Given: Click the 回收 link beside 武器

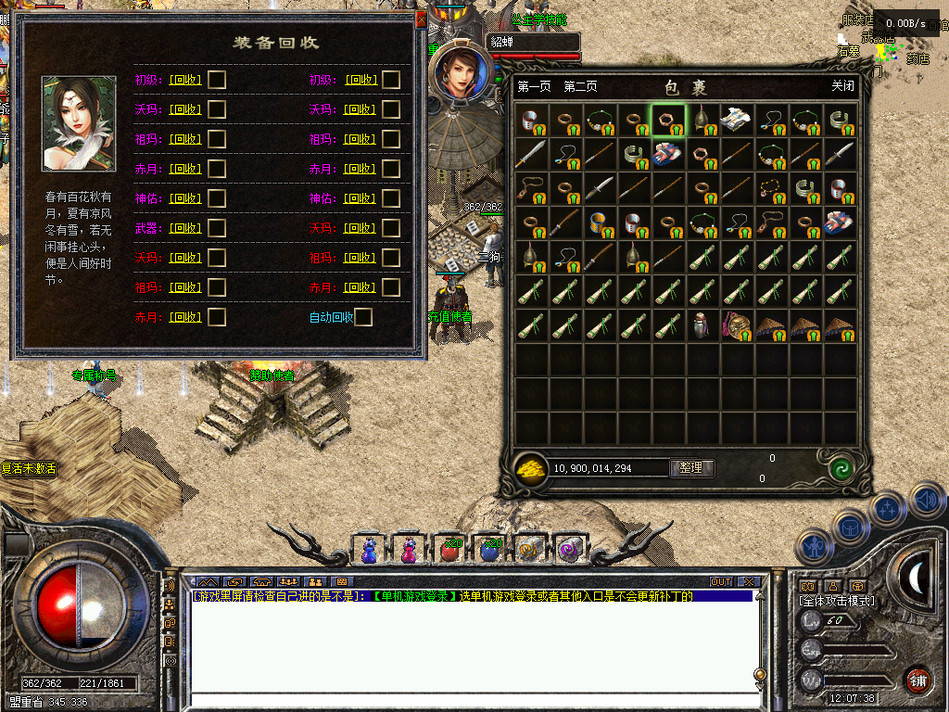Looking at the screenshot, I should [185, 228].
